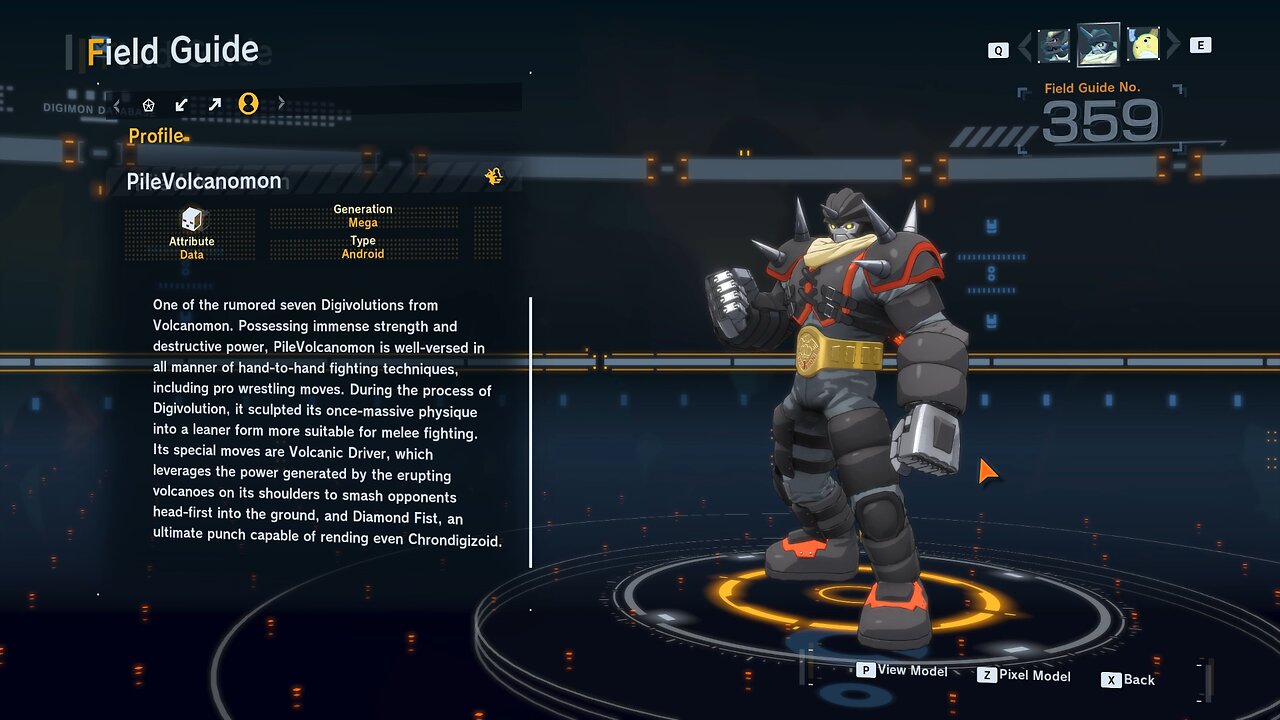The height and width of the screenshot is (720, 1280).
Task: Select the previous Digimon portrait thumbnail
Action: (x=1054, y=46)
